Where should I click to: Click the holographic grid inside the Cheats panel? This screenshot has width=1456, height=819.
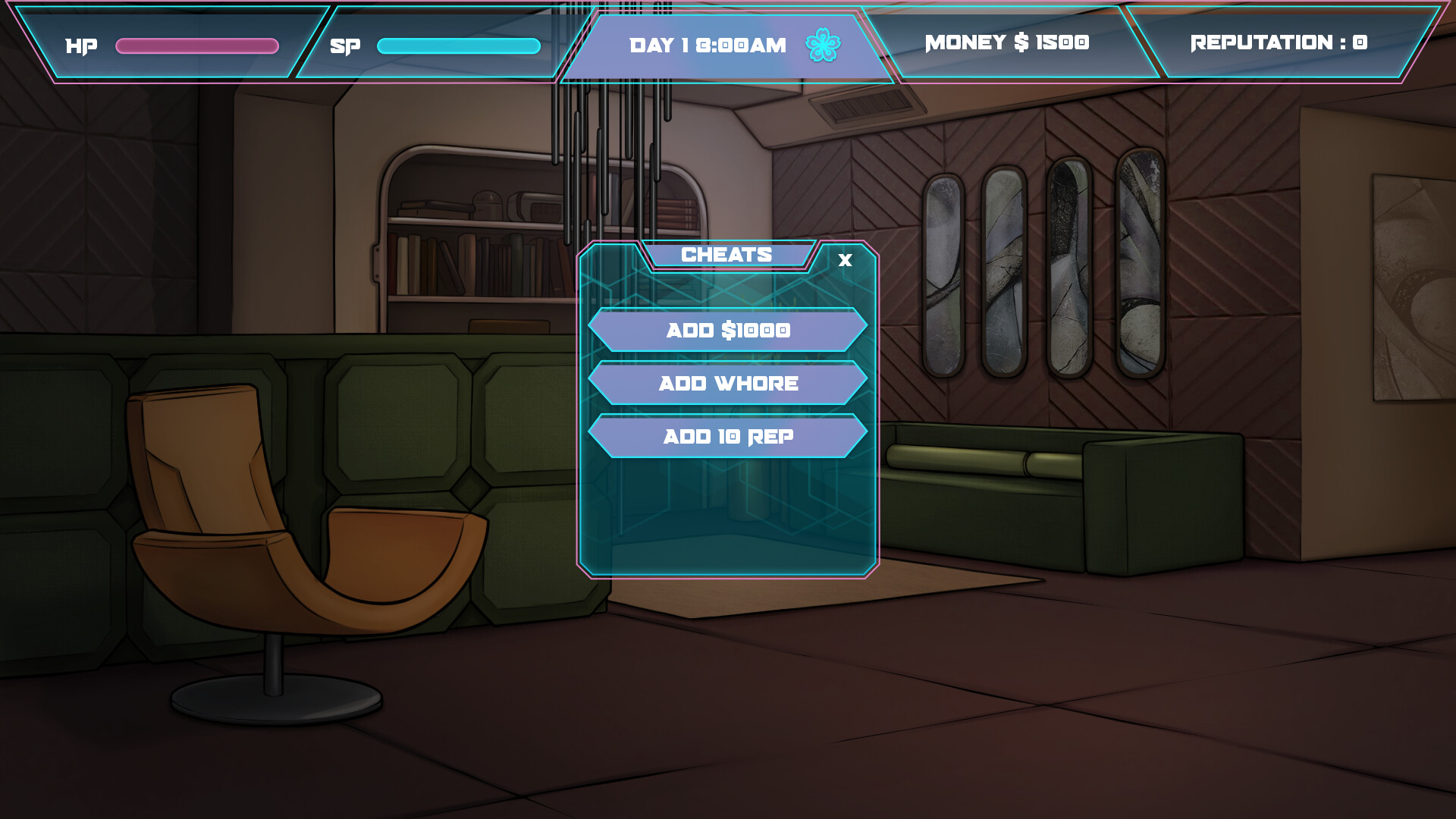coord(728,508)
